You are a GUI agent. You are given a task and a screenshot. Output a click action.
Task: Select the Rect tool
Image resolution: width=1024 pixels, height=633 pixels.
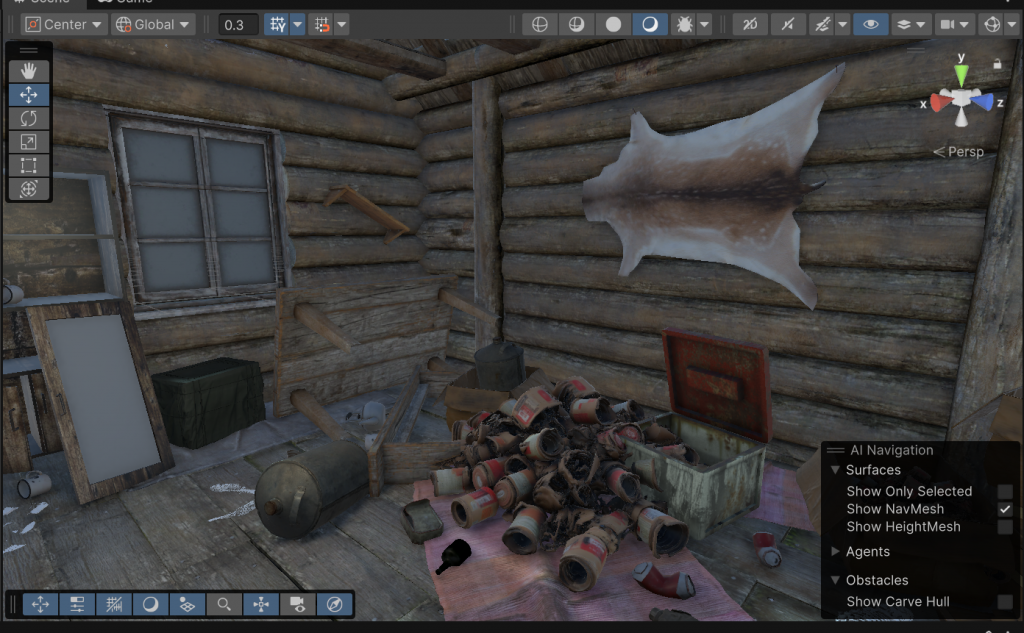click(x=29, y=165)
